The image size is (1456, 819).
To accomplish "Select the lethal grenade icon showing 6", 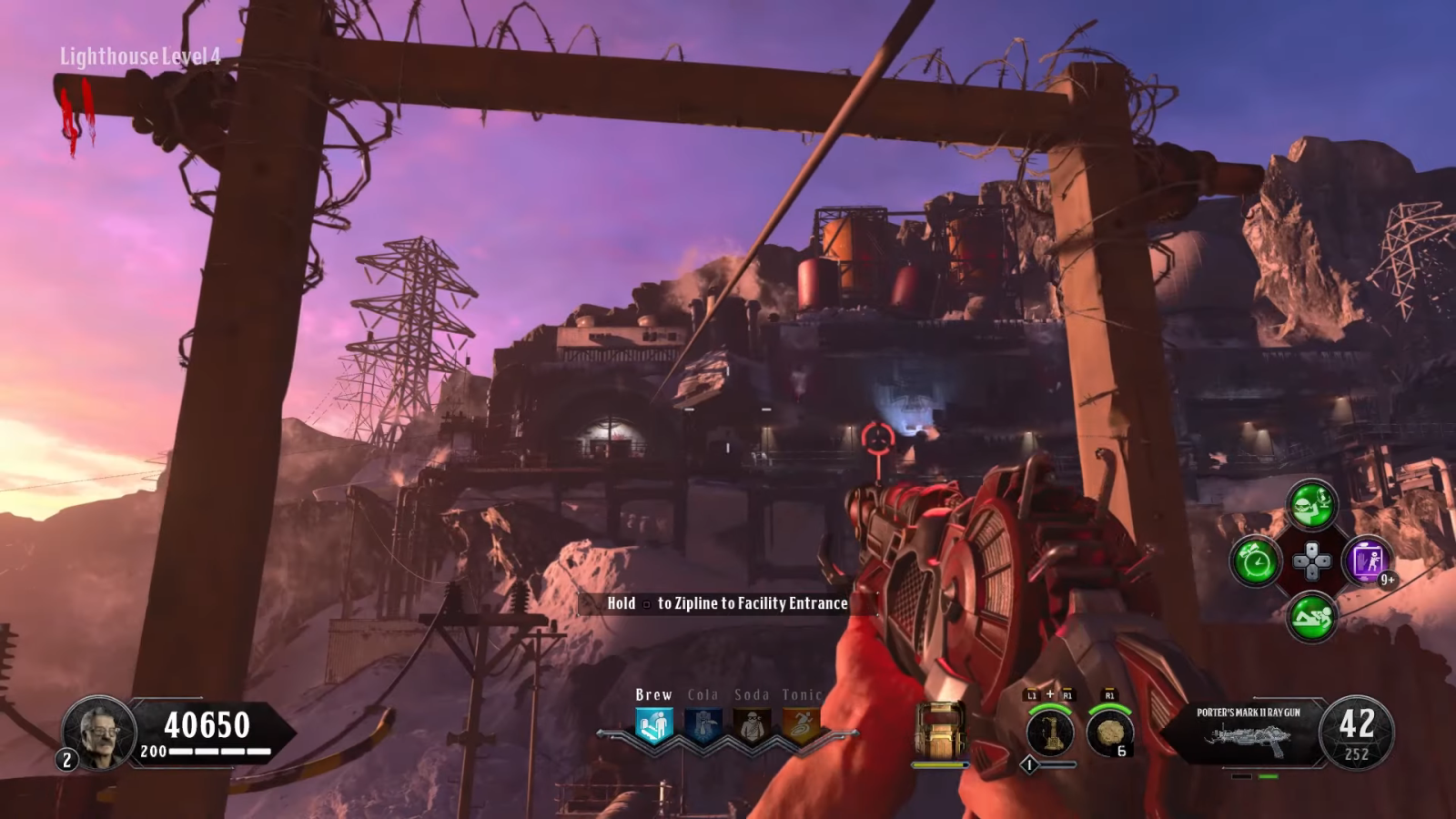I will coord(1109,733).
